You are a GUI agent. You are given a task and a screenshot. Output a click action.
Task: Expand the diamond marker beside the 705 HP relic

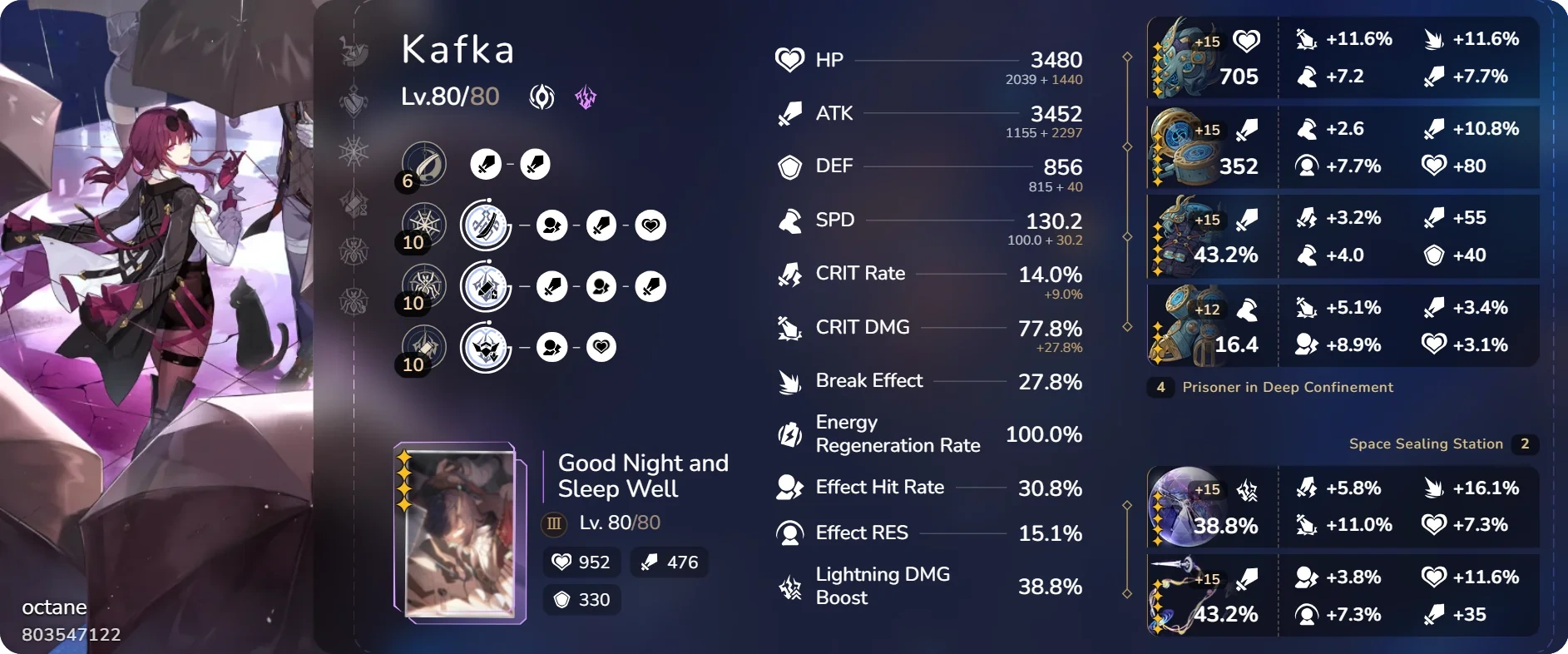click(x=1127, y=57)
